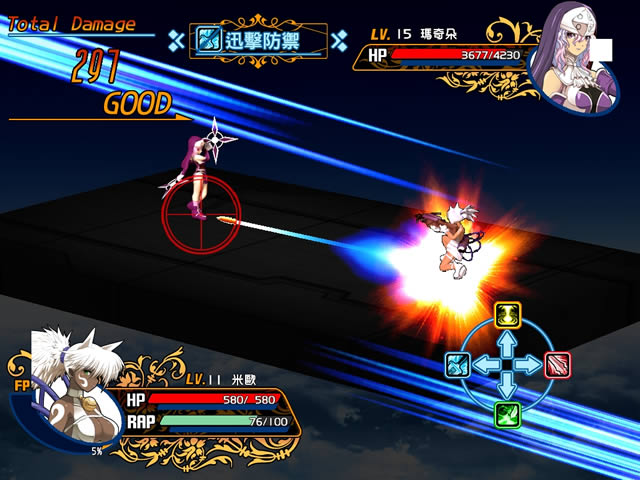Click the right arrow in the command wheel
The width and height of the screenshot is (640, 480).
click(x=531, y=365)
